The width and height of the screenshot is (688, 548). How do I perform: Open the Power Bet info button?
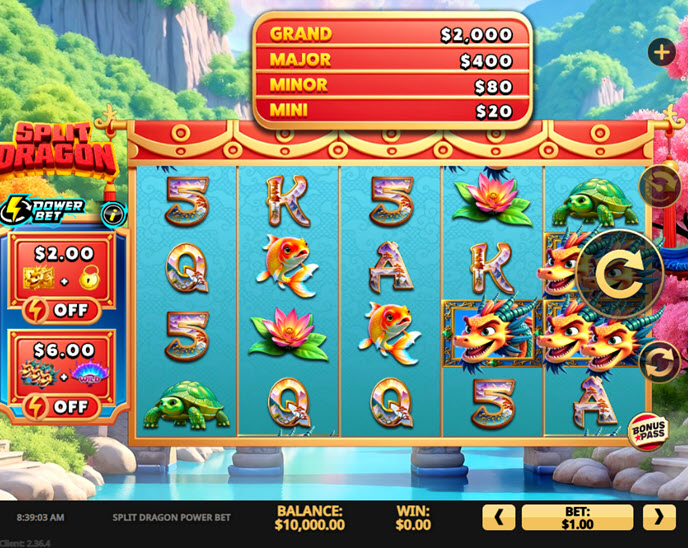[x=114, y=212]
